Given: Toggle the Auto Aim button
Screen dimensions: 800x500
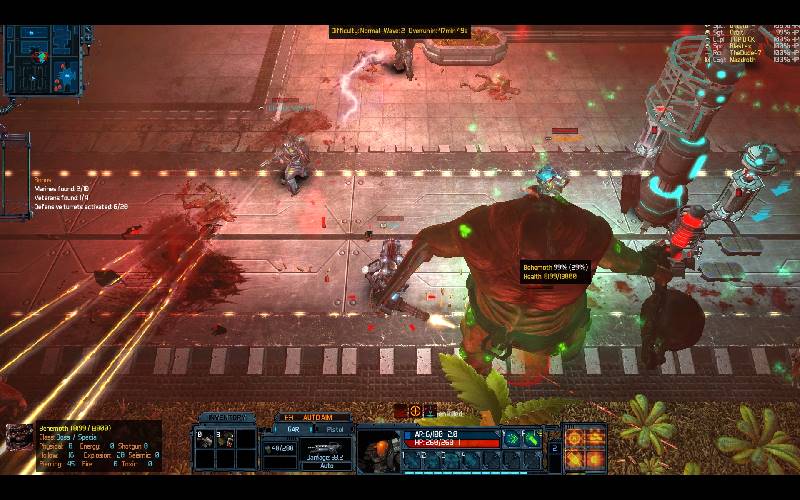Looking at the screenshot, I should click(x=315, y=417).
